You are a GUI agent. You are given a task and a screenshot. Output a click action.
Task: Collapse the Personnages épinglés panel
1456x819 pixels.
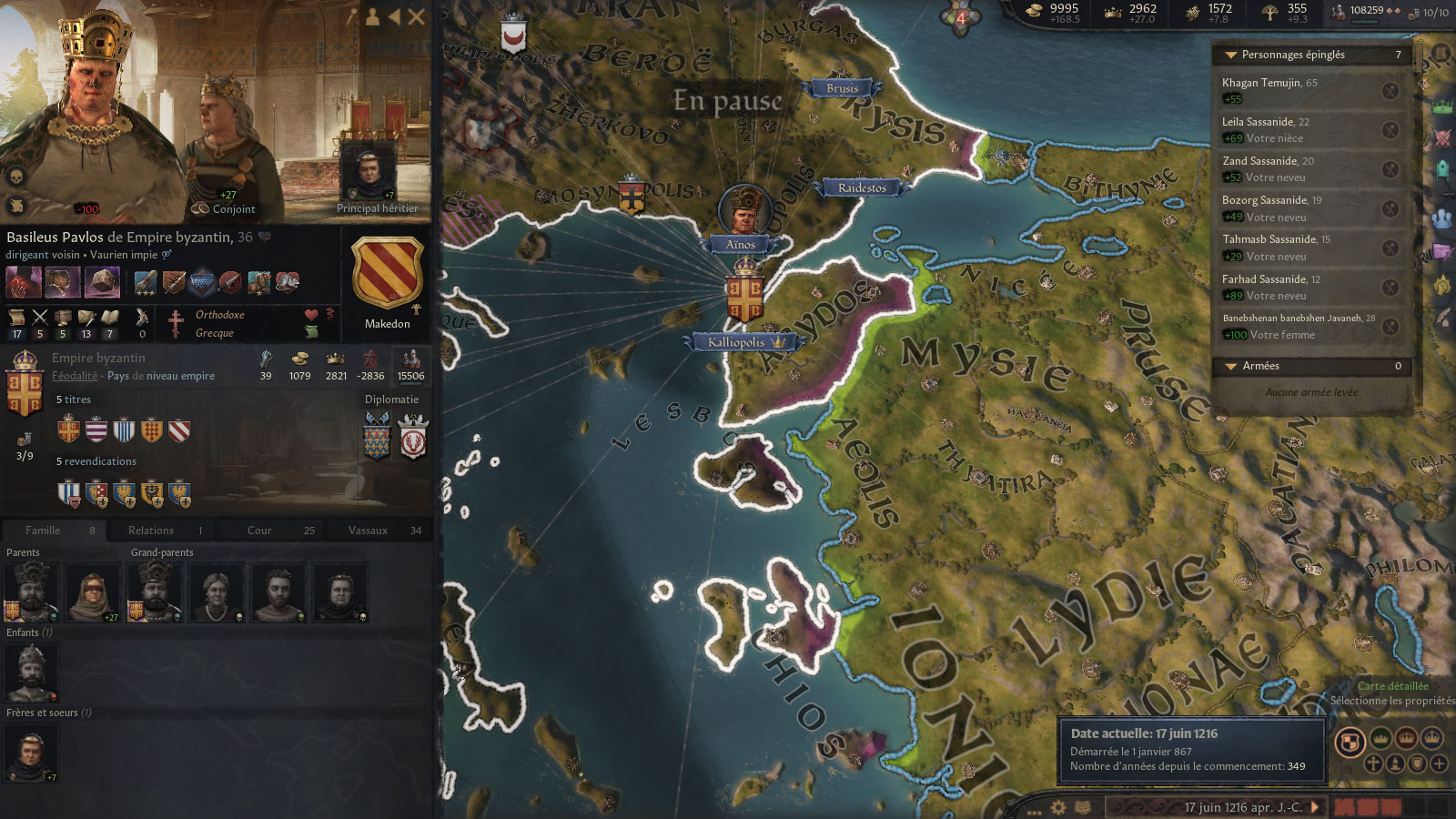click(x=1233, y=55)
